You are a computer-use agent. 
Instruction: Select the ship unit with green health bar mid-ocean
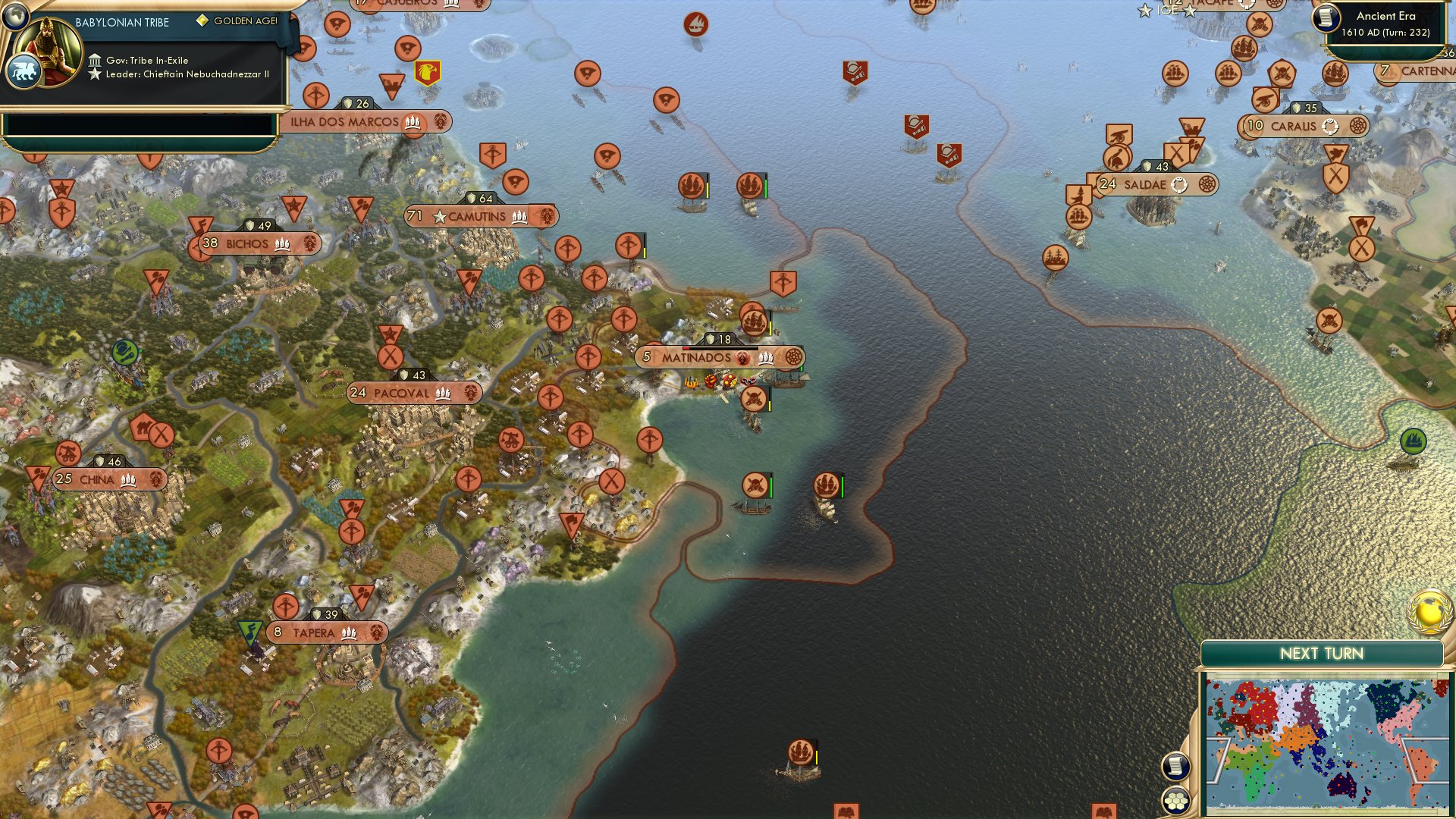(x=827, y=483)
